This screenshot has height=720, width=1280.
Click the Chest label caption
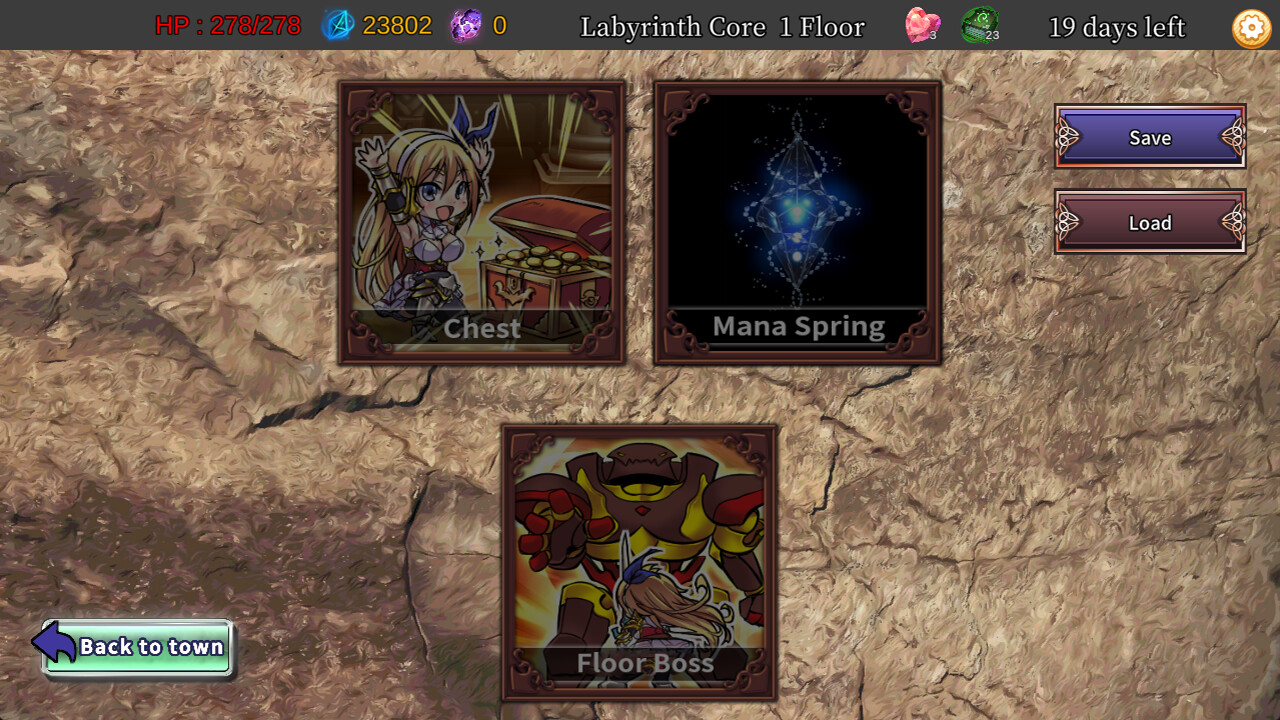[x=481, y=328]
